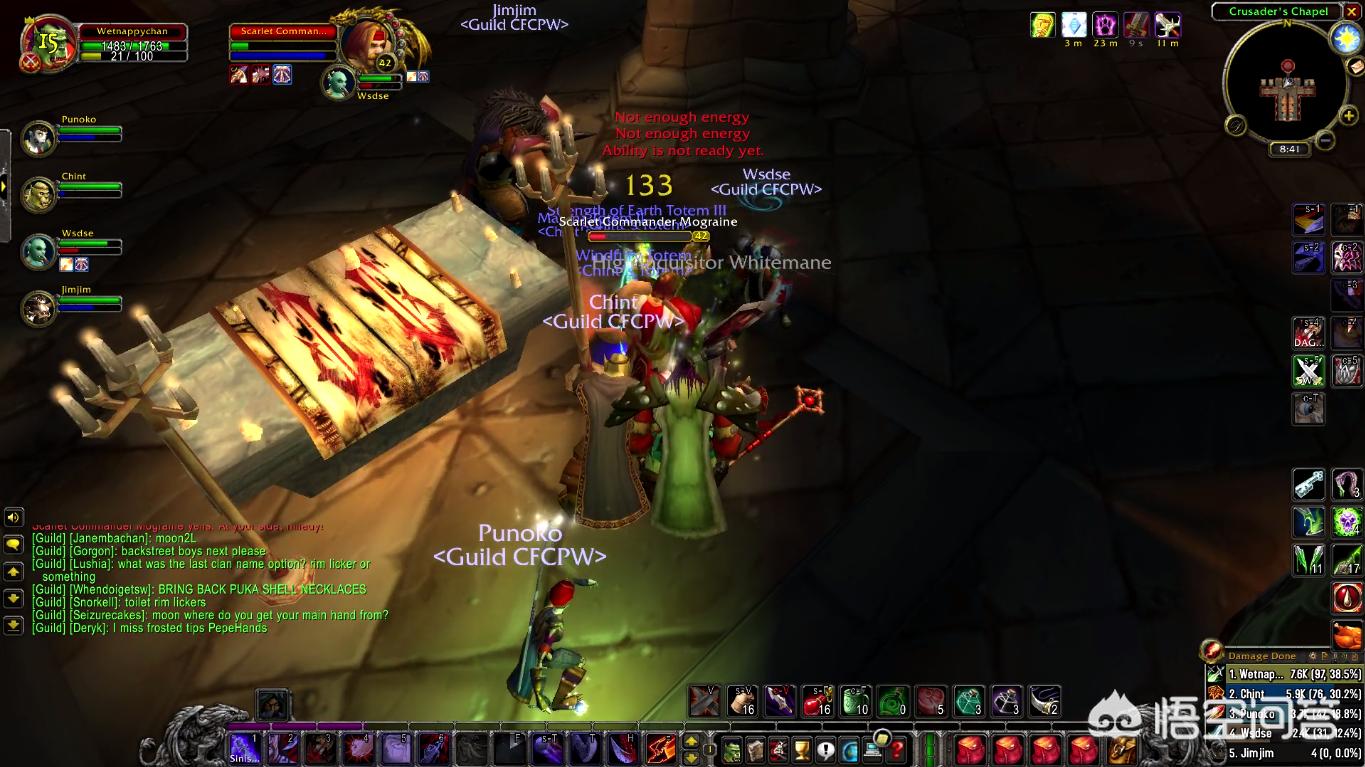This screenshot has width=1365, height=767.
Task: Zoom in the minimap with the plus button
Action: point(1349,115)
